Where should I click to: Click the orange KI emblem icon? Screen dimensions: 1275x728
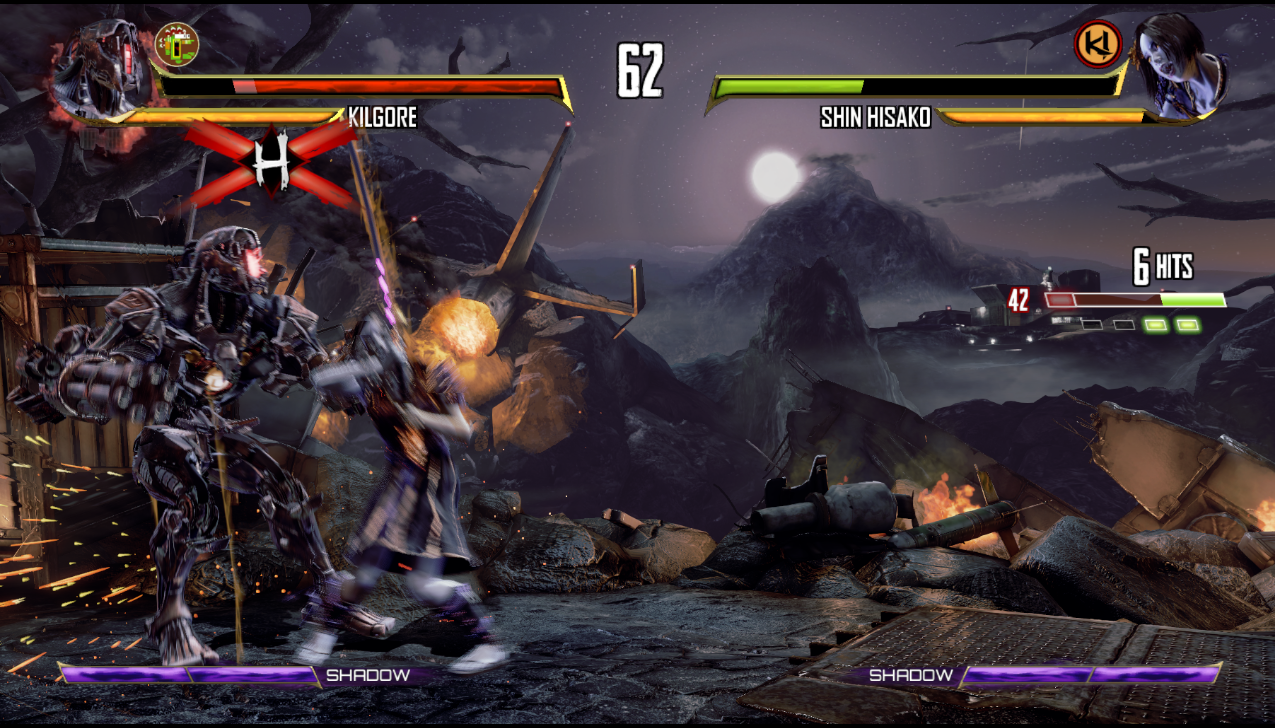(1097, 44)
